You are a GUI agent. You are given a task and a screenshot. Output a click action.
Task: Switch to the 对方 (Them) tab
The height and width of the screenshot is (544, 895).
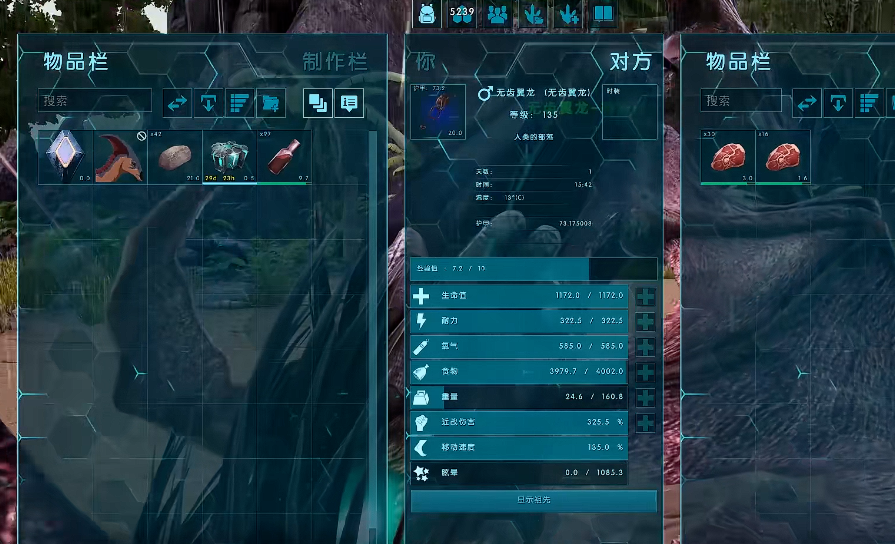630,62
